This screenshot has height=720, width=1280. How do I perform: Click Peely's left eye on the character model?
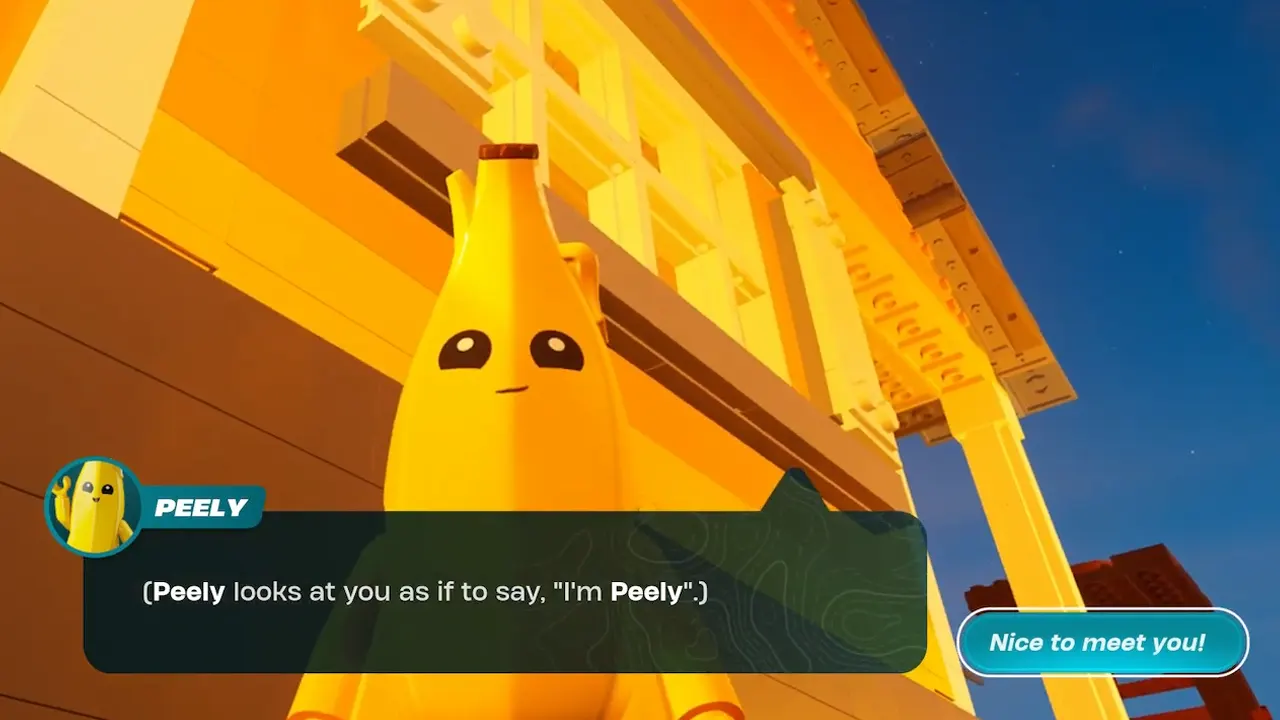tap(465, 348)
